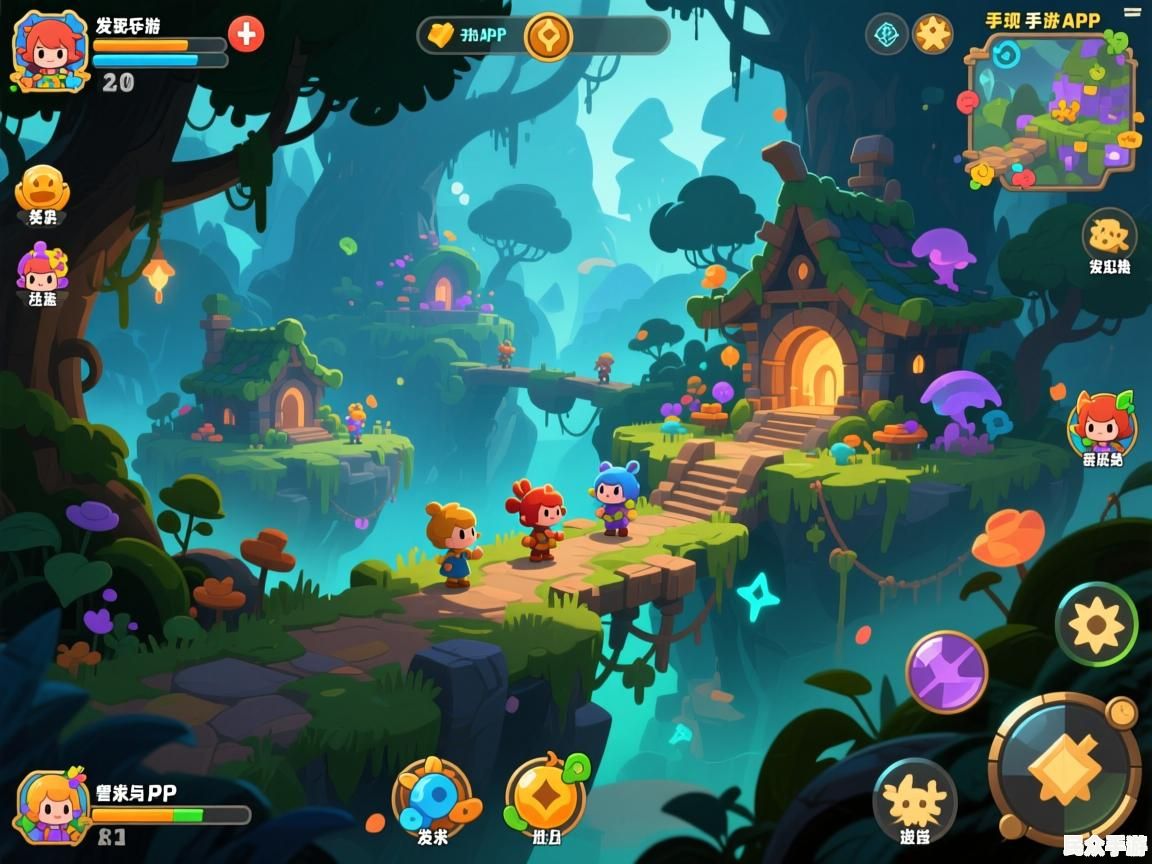Tap the teal diamond round icon
Image resolution: width=1152 pixels, height=864 pixels.
pyautogui.click(x=886, y=34)
